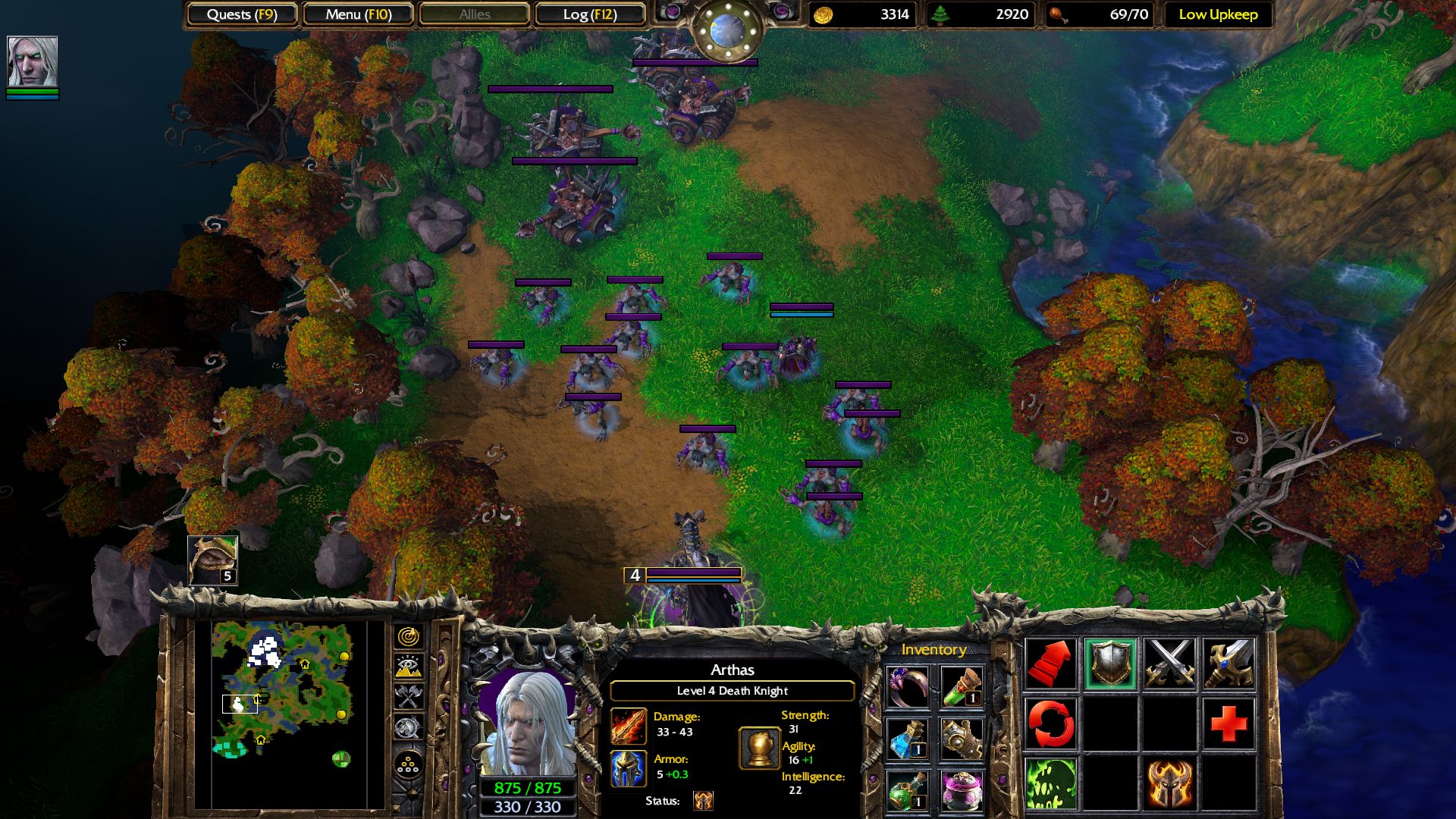Screen dimensions: 1456x819
Task: Open the message Log (F12)
Action: click(x=590, y=14)
